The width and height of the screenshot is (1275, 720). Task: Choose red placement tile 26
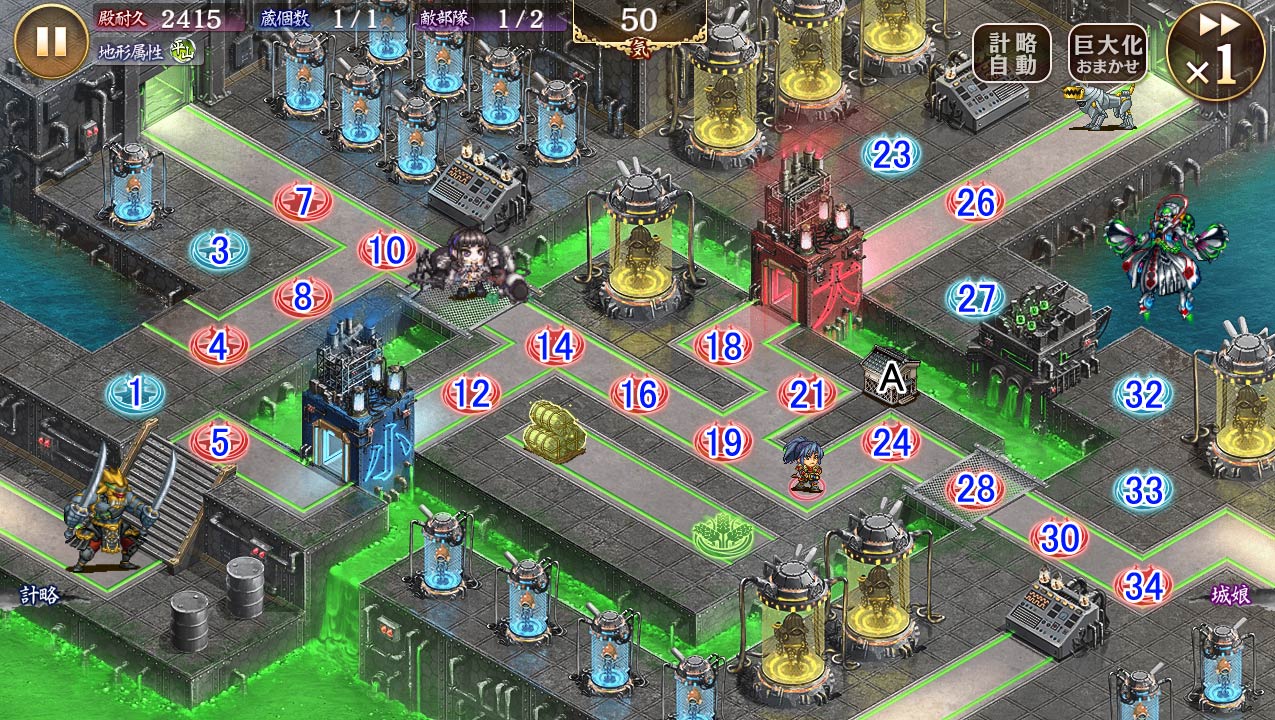pos(975,202)
